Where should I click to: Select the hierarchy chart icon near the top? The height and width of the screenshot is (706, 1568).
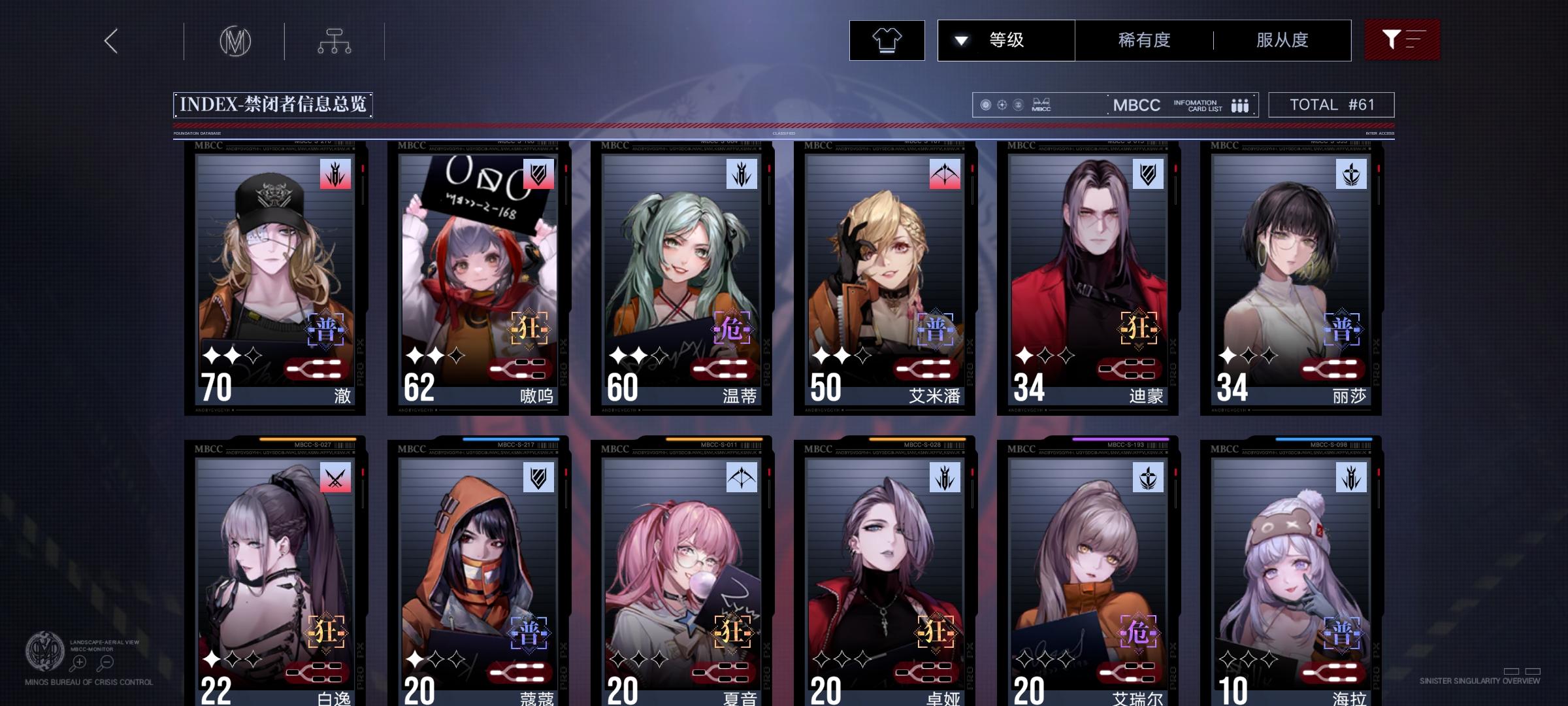(x=336, y=41)
